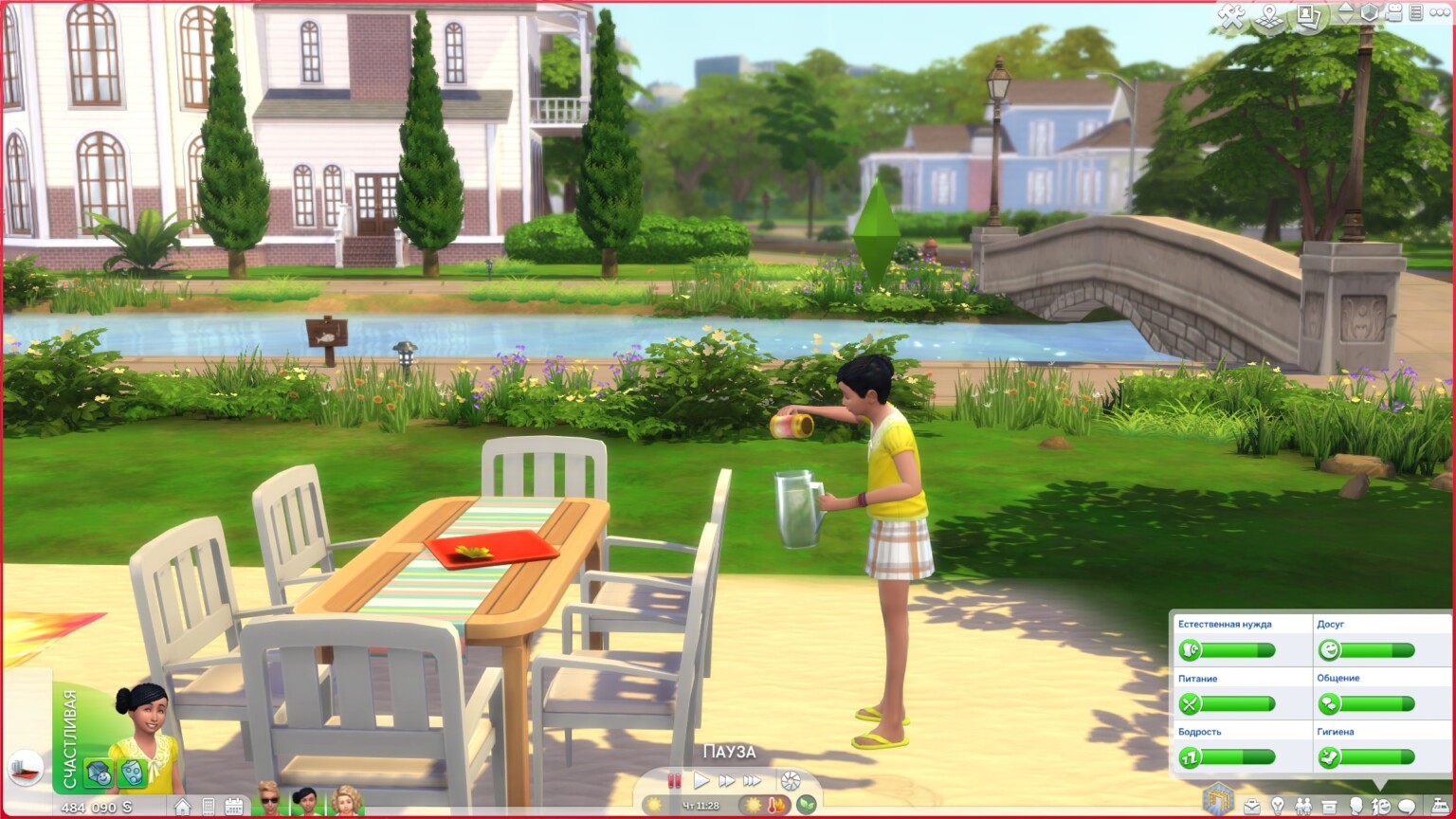Open the Gallery photos icon
The width and height of the screenshot is (1456, 819).
coord(1308,16)
